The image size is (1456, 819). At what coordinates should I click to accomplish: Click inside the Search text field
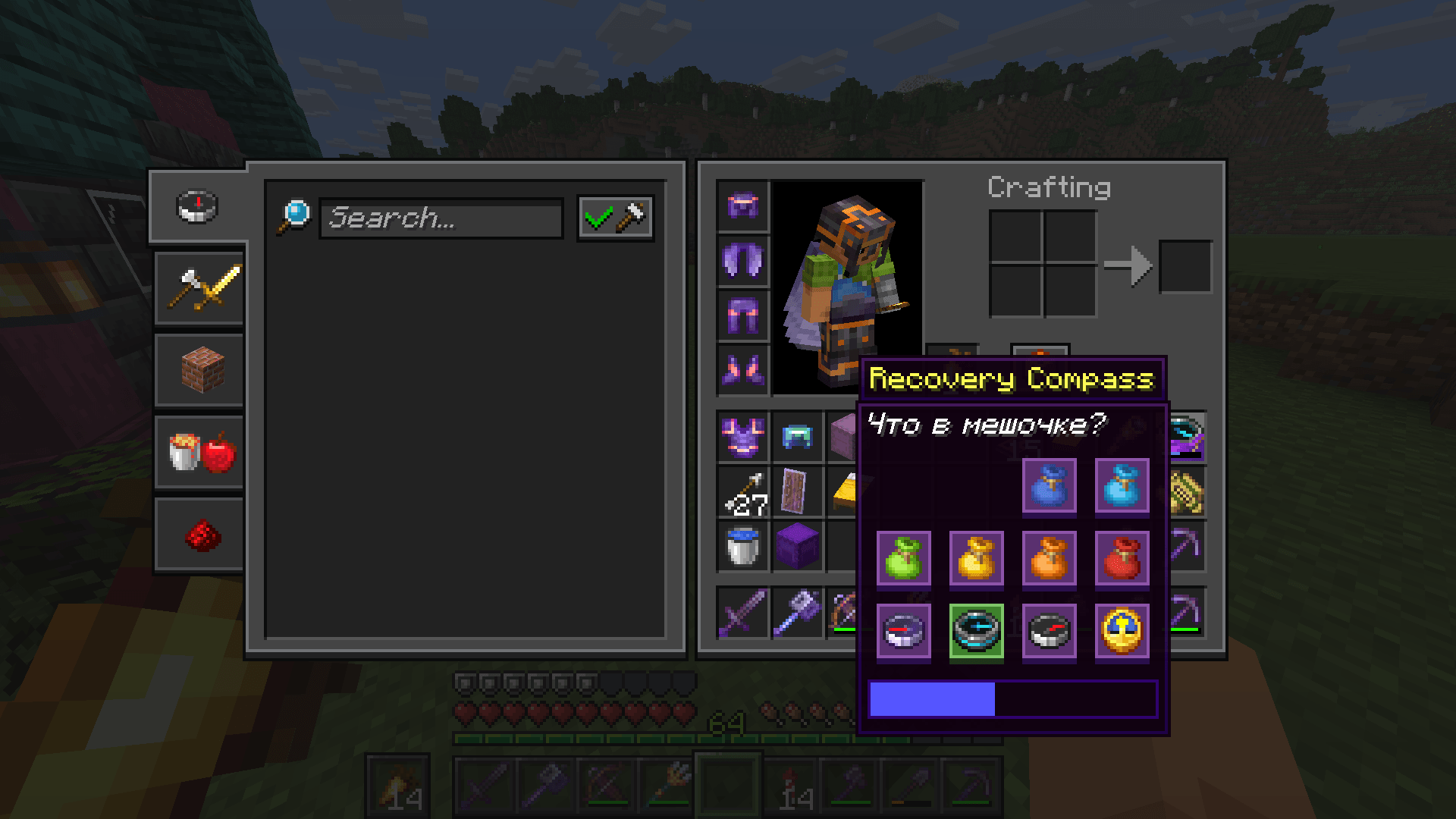click(440, 218)
